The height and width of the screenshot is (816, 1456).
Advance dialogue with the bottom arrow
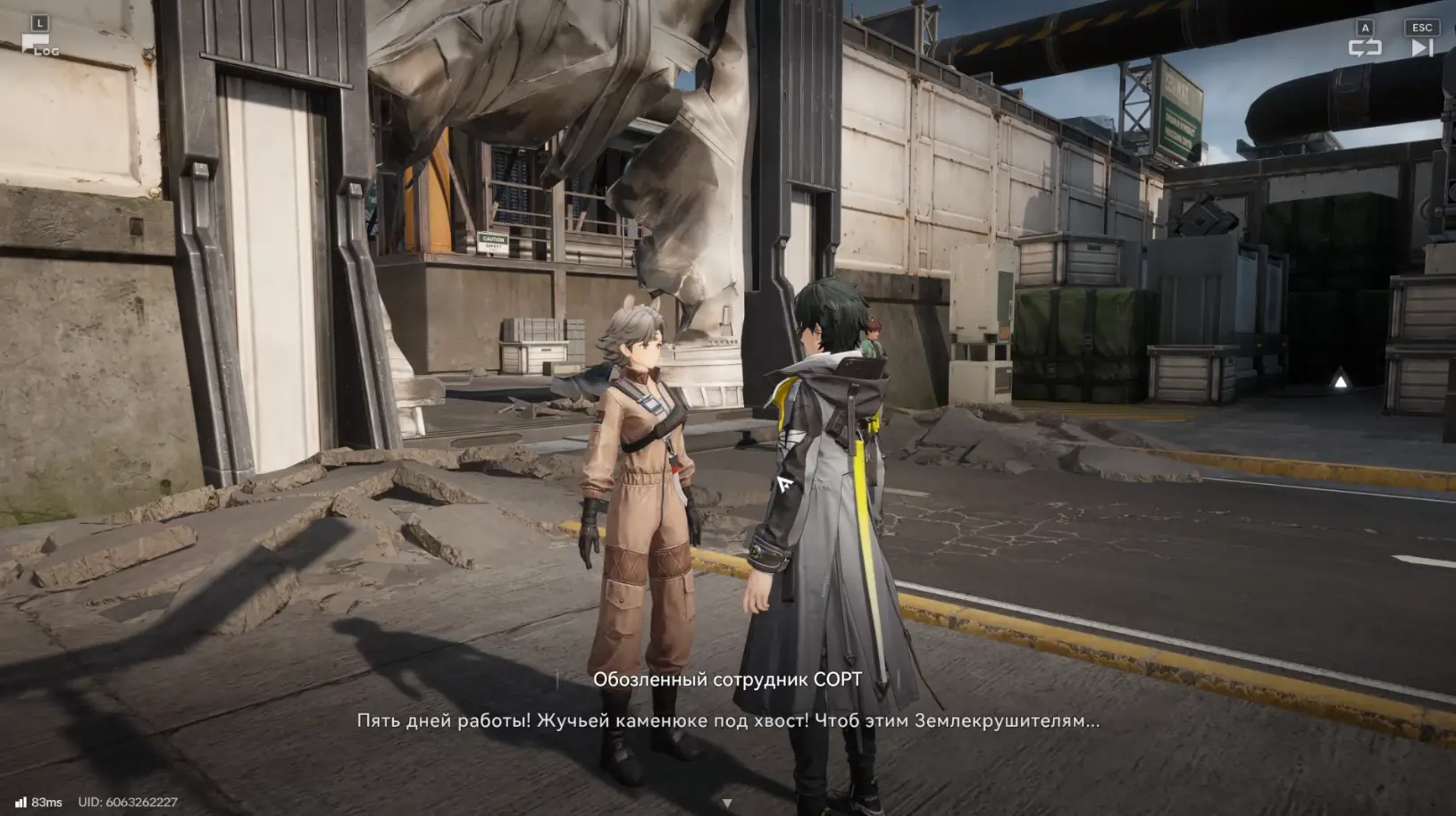[x=727, y=804]
